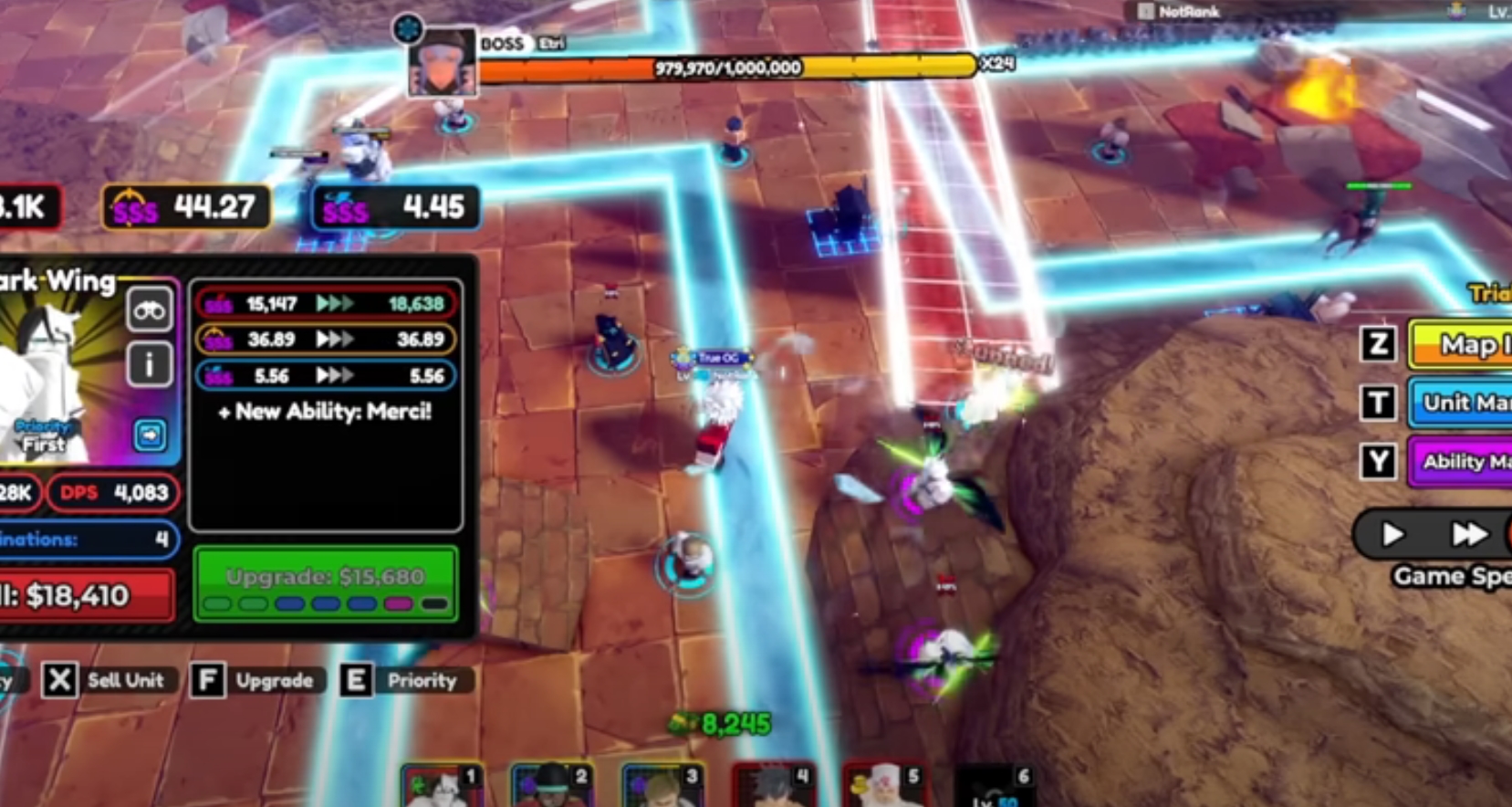
Task: Select unit in hotbar slot 5
Action: (x=884, y=787)
